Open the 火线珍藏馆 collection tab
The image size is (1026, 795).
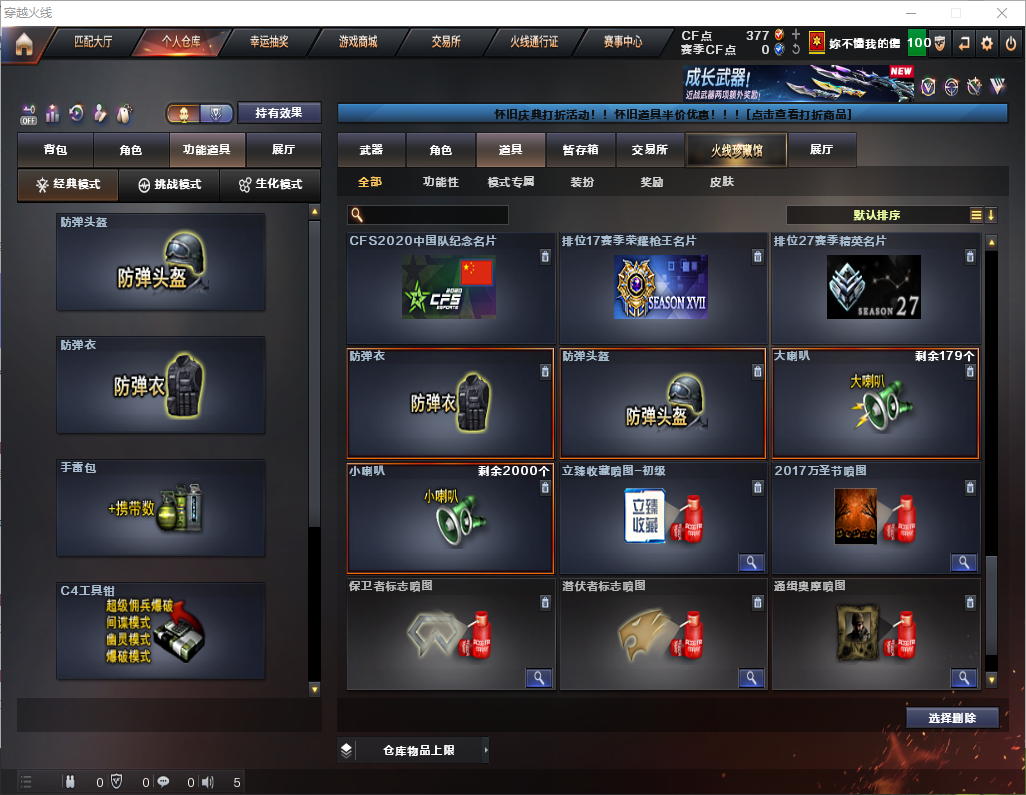point(736,150)
